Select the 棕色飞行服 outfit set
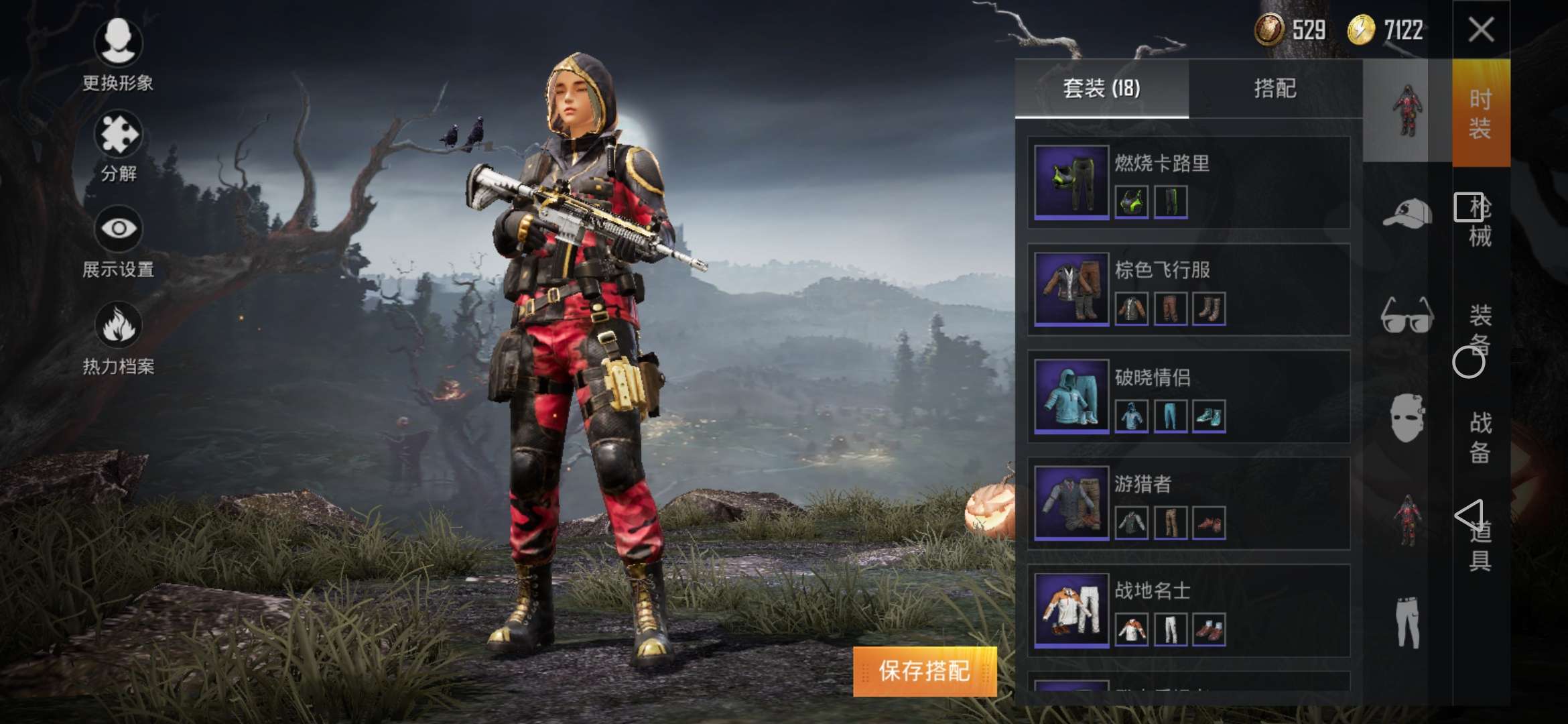This screenshot has height=724, width=1568. [1188, 290]
